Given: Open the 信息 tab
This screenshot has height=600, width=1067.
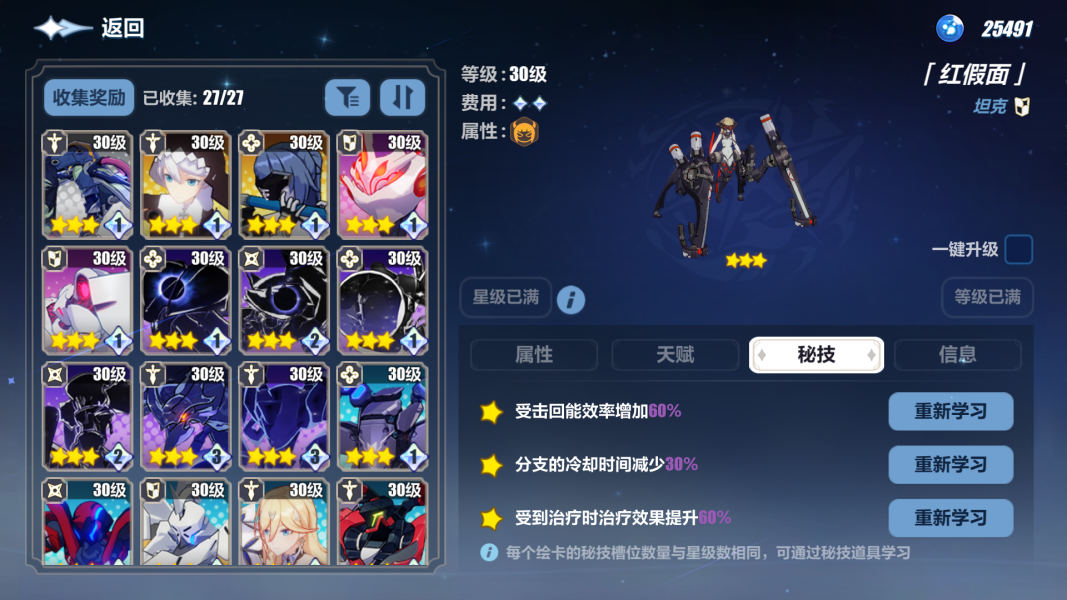Looking at the screenshot, I should pos(957,355).
